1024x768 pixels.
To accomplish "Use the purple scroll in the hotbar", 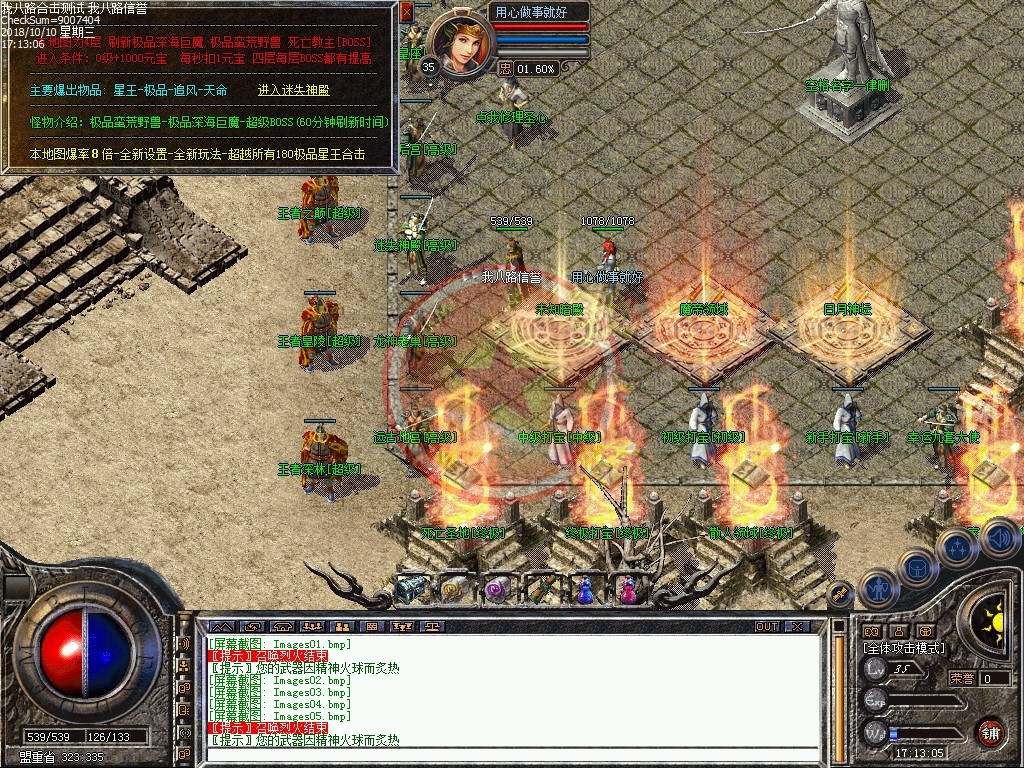I will coord(497,591).
